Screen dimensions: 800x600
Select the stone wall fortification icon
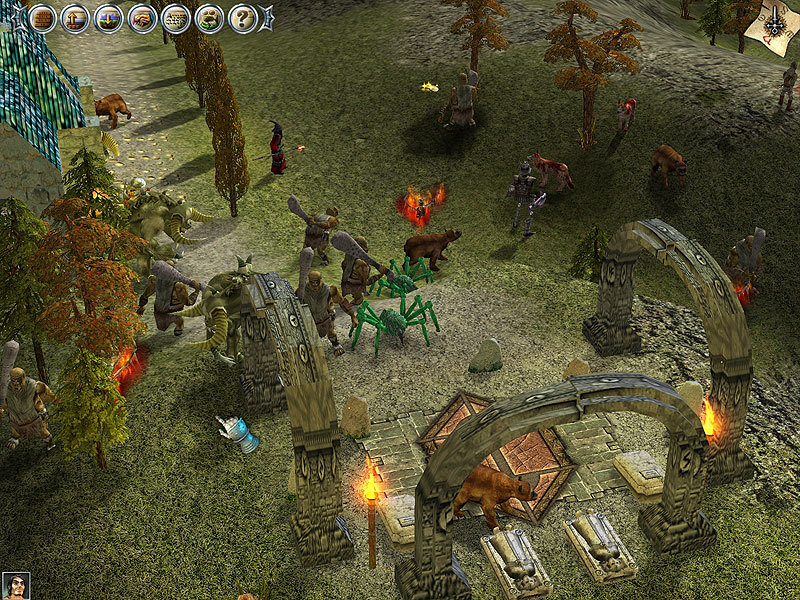point(176,18)
